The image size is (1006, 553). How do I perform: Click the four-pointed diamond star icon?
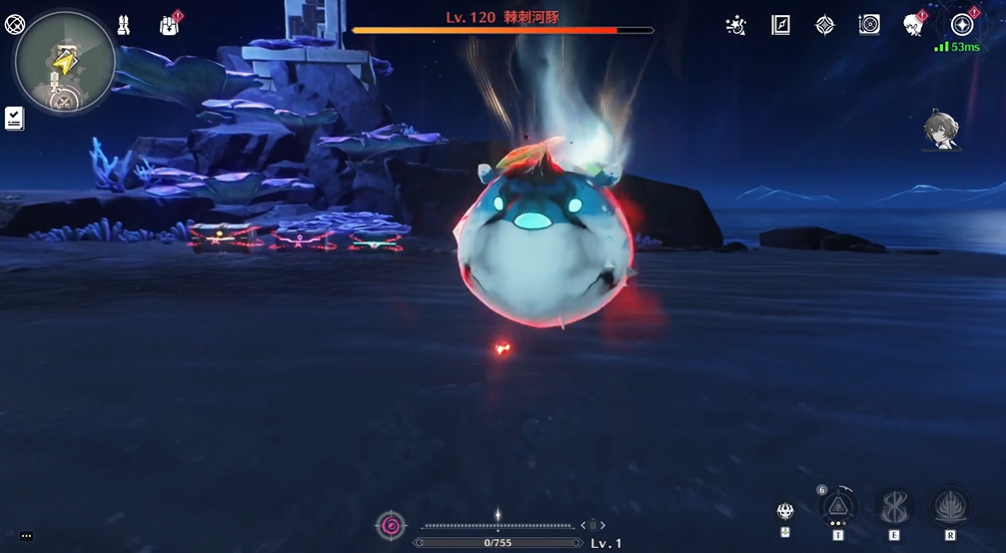[x=825, y=25]
